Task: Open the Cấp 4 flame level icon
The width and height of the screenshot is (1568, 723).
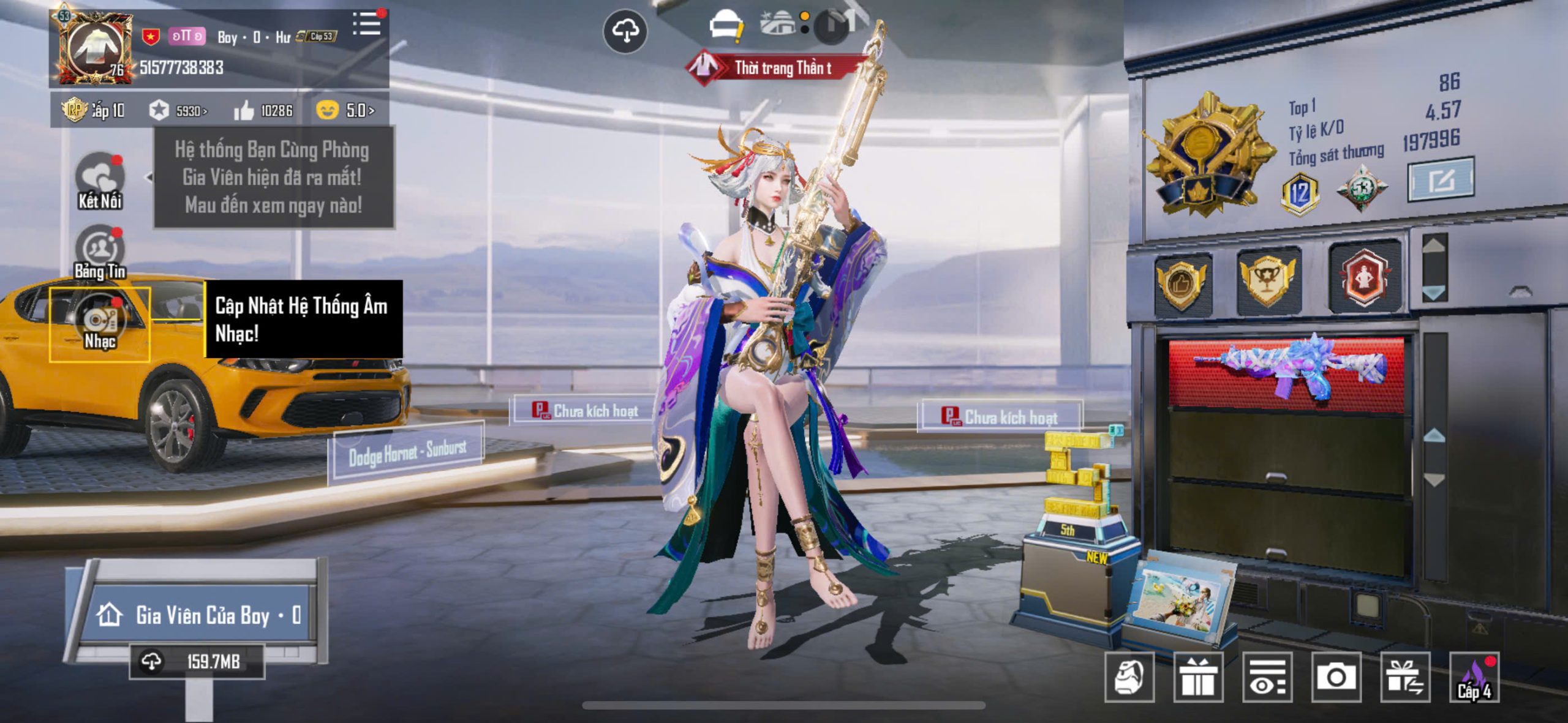Action: pyautogui.click(x=1474, y=677)
